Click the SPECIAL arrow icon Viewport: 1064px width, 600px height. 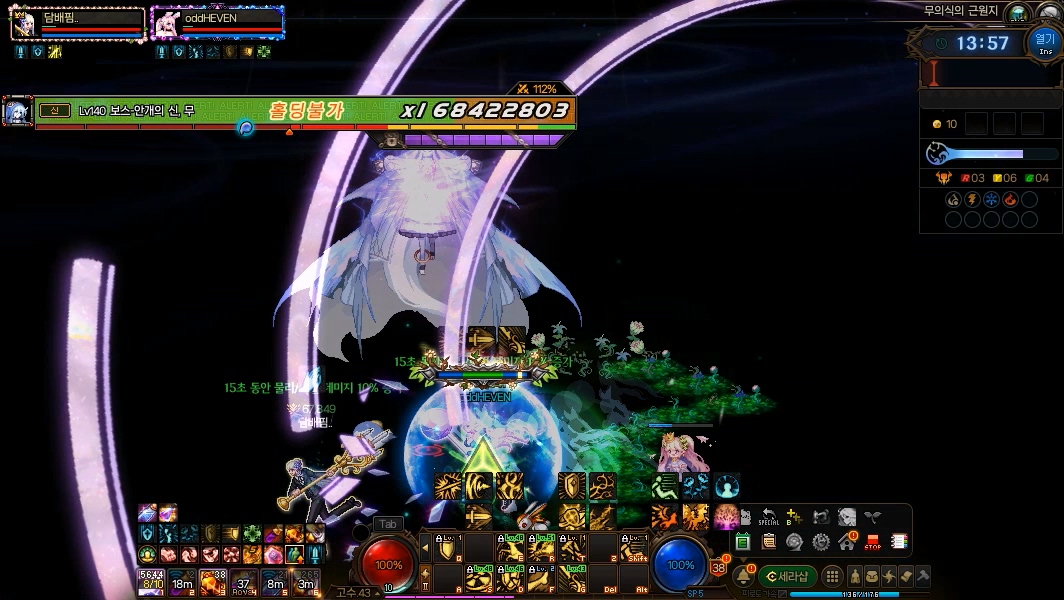pyautogui.click(x=768, y=516)
